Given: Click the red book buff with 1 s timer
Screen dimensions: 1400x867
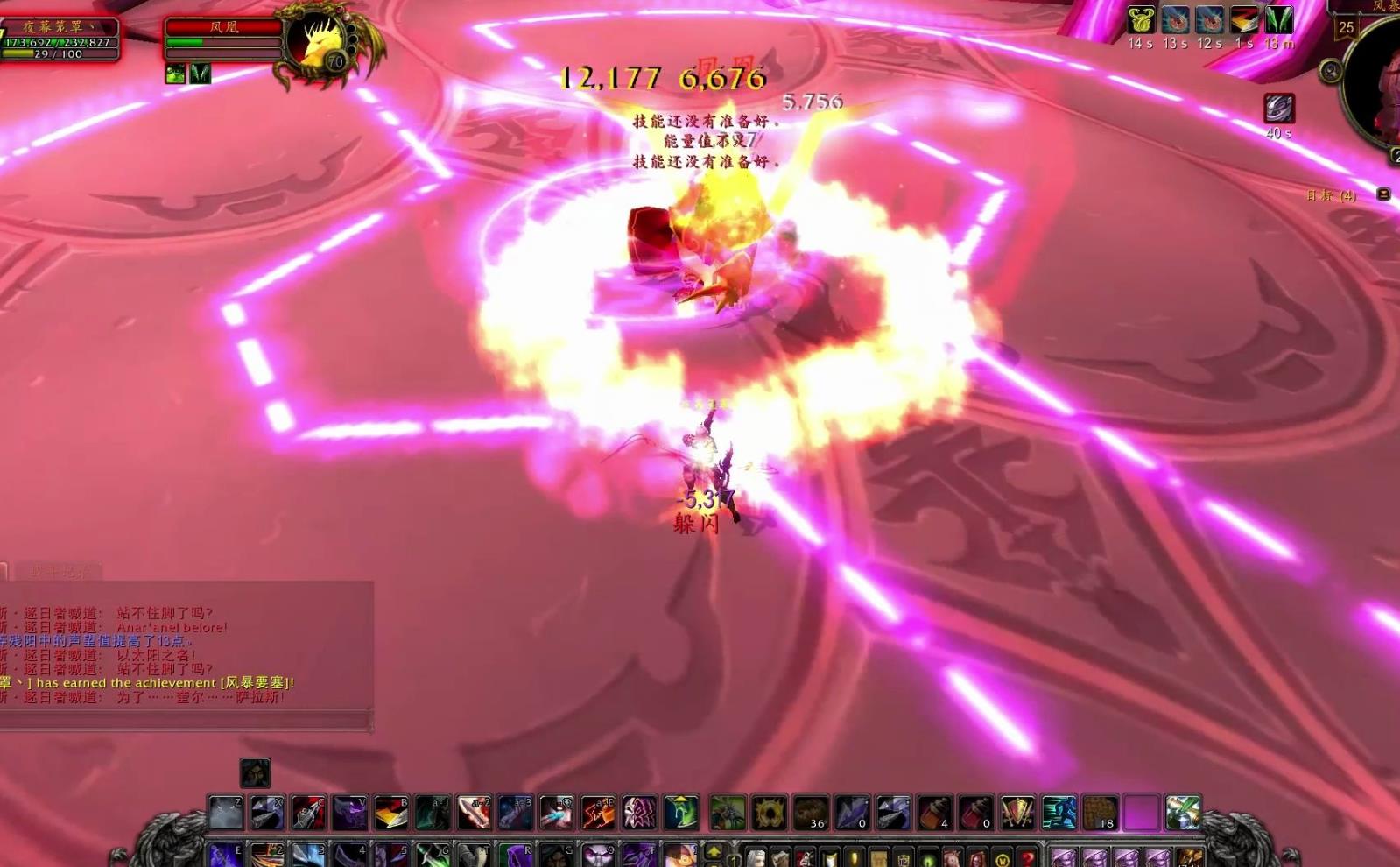Looking at the screenshot, I should click(1244, 20).
